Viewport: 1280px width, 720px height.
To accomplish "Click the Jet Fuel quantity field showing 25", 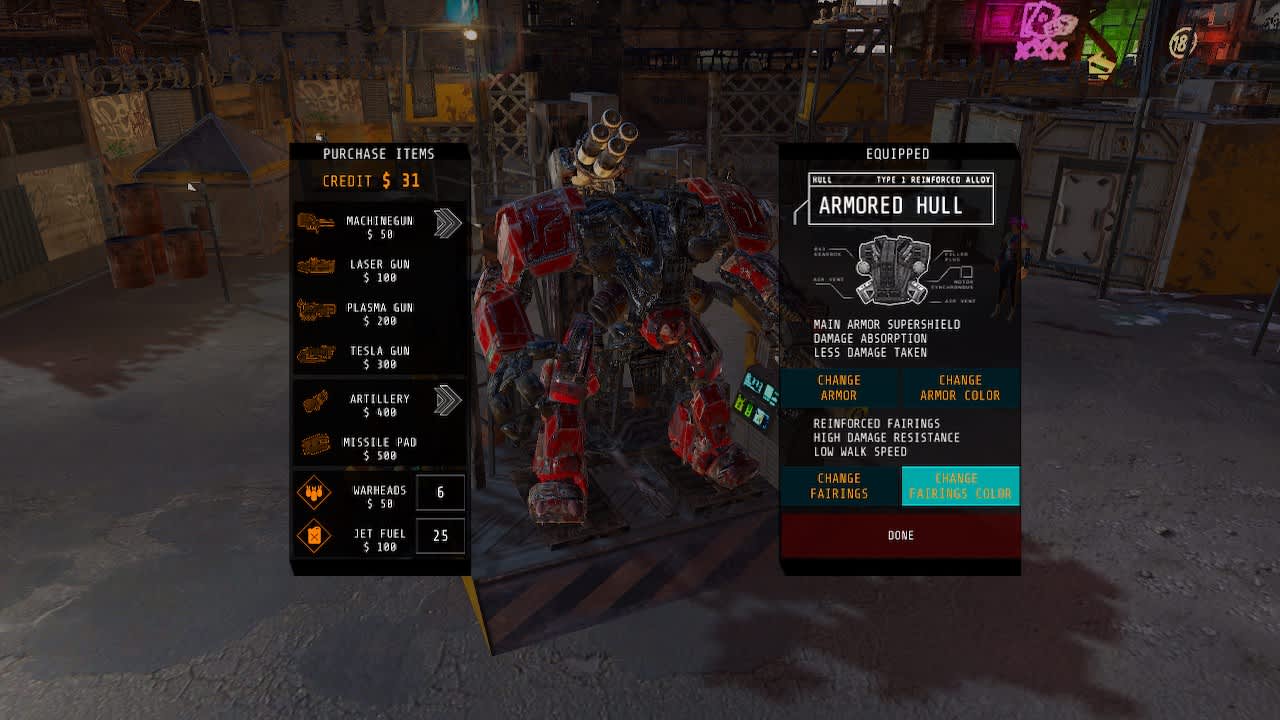I will 440,536.
